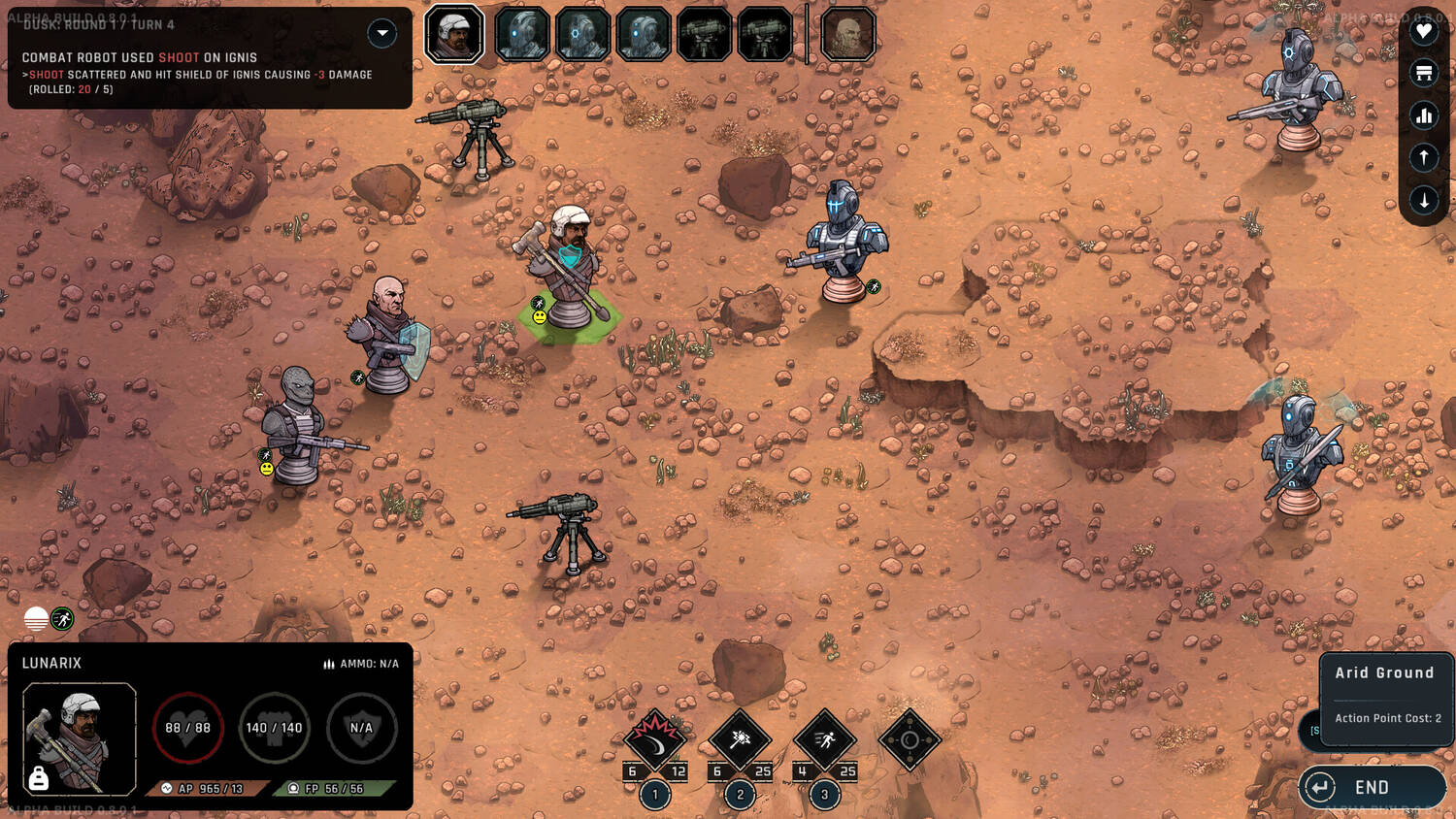Toggle the heart icon in side panel
Image resolution: width=1456 pixels, height=819 pixels.
(1423, 31)
